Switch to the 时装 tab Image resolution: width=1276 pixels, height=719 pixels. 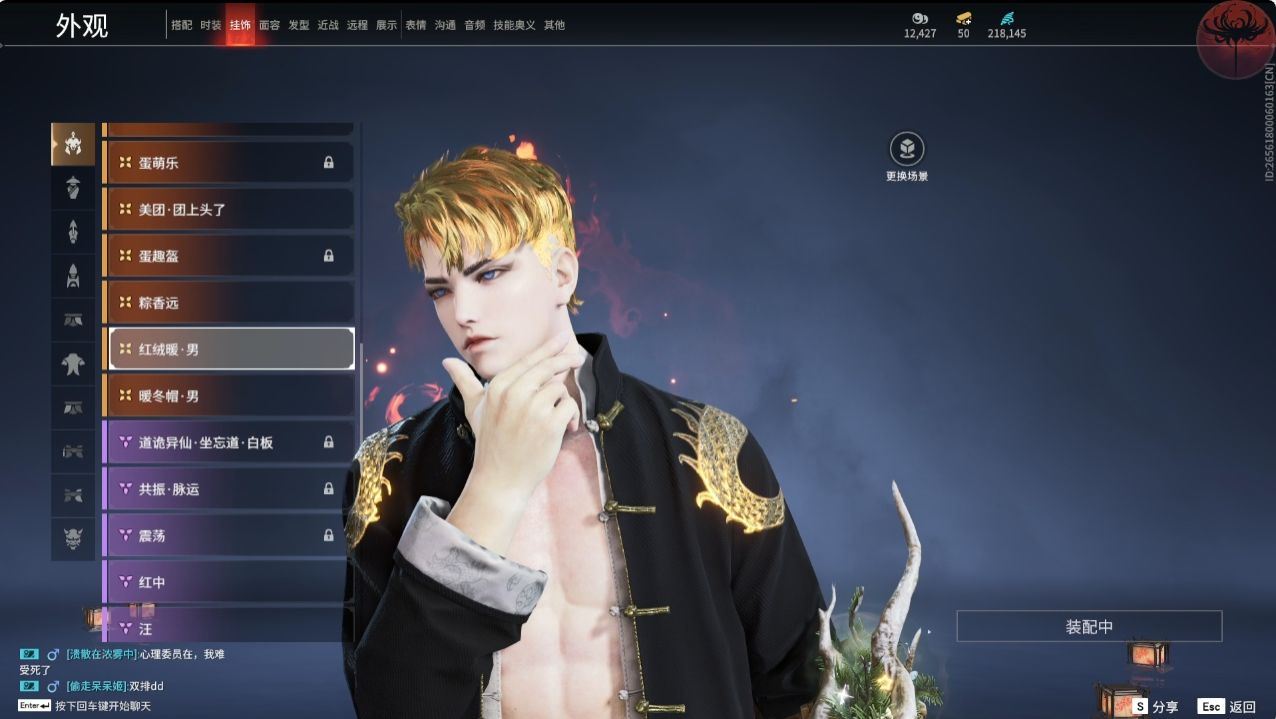pos(210,25)
